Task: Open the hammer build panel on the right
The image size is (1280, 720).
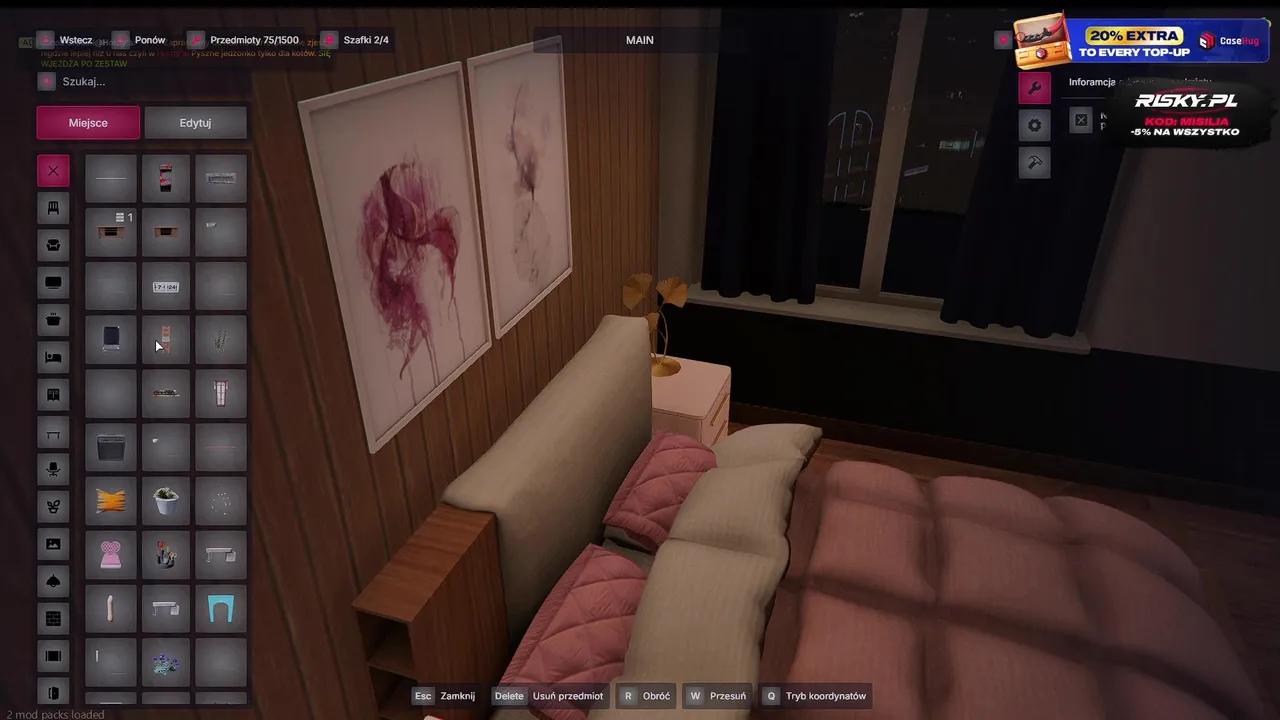Action: click(1034, 162)
